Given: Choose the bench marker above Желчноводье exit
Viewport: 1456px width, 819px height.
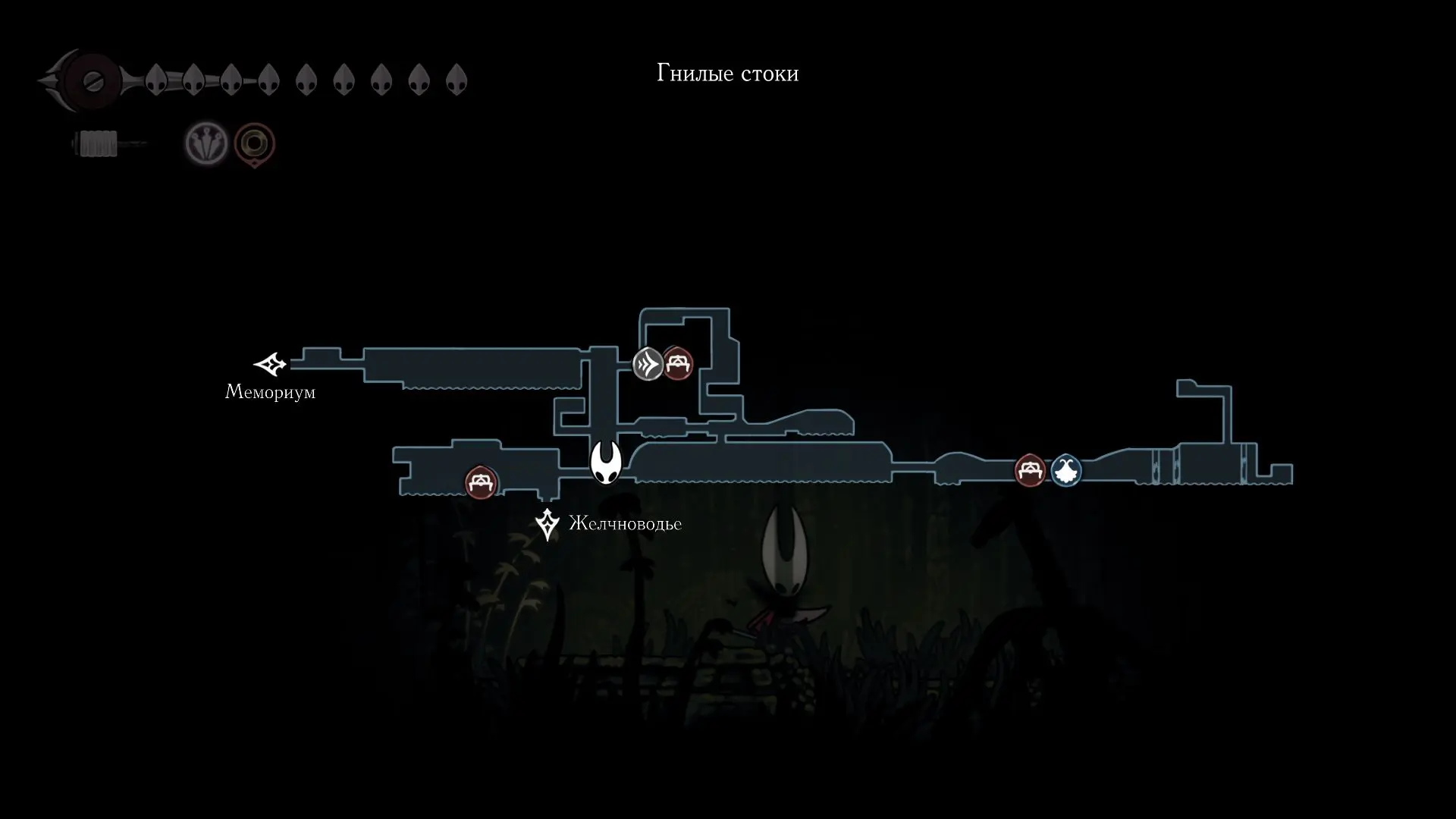Looking at the screenshot, I should click(481, 482).
